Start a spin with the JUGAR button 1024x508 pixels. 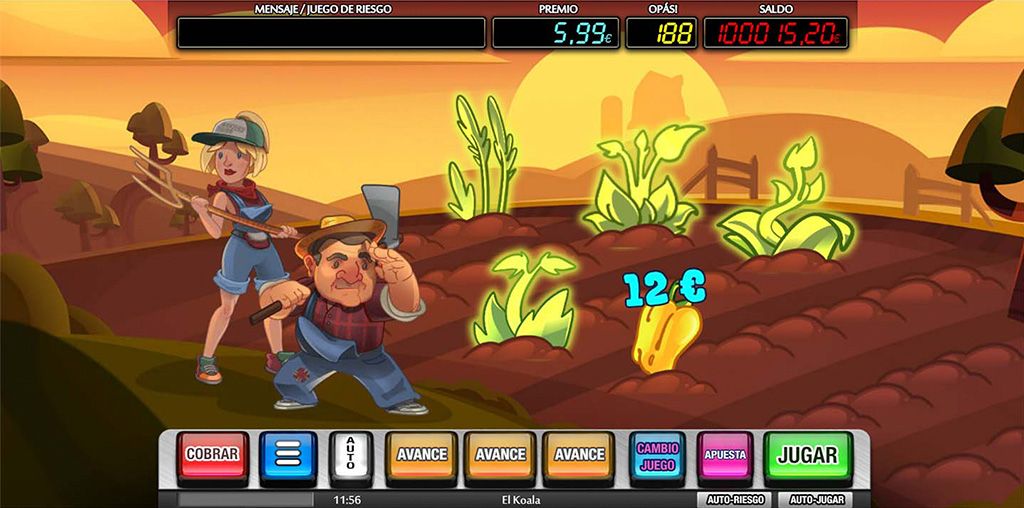pyautogui.click(x=807, y=456)
